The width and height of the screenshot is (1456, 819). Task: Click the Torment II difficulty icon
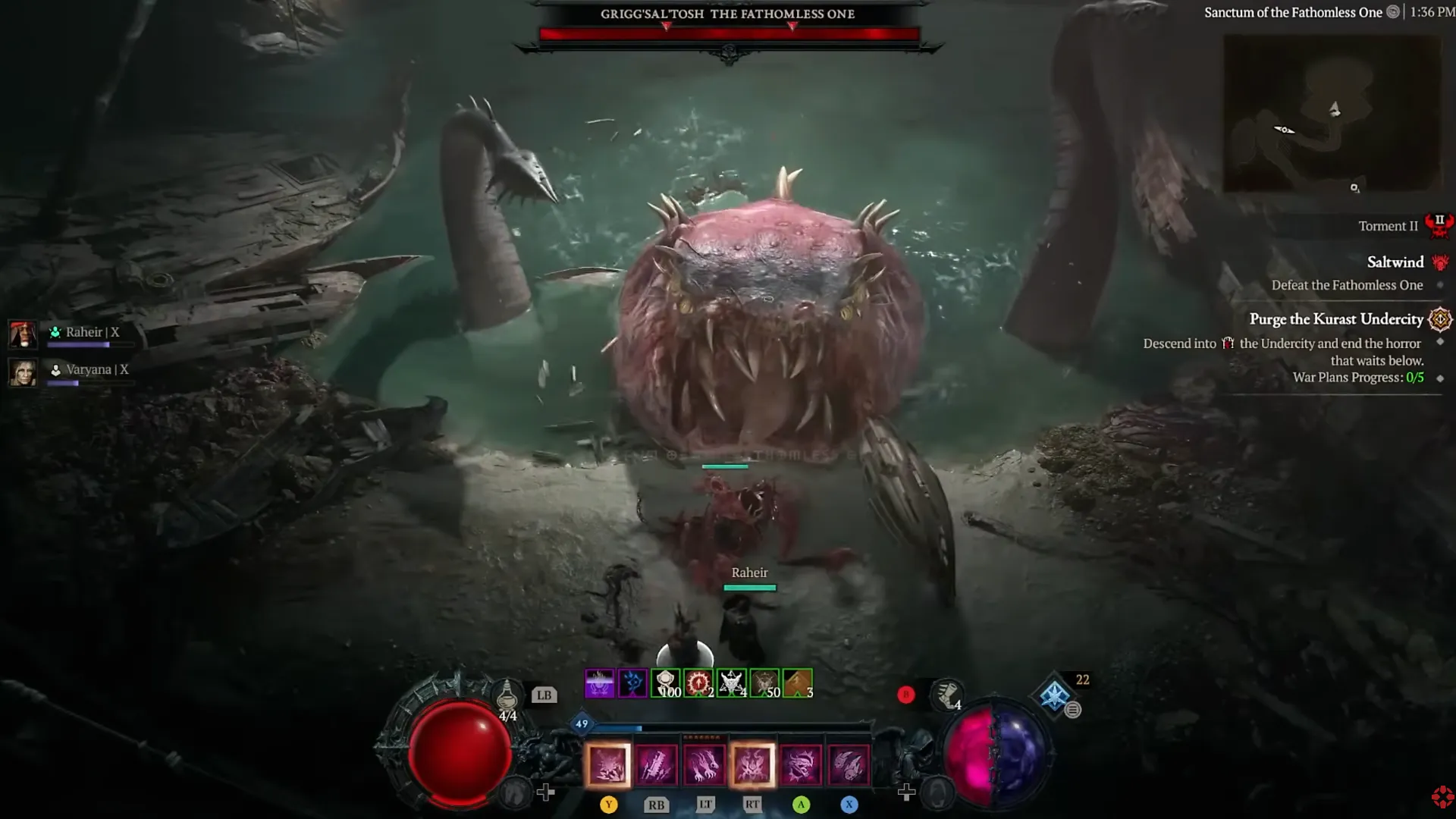[1439, 225]
